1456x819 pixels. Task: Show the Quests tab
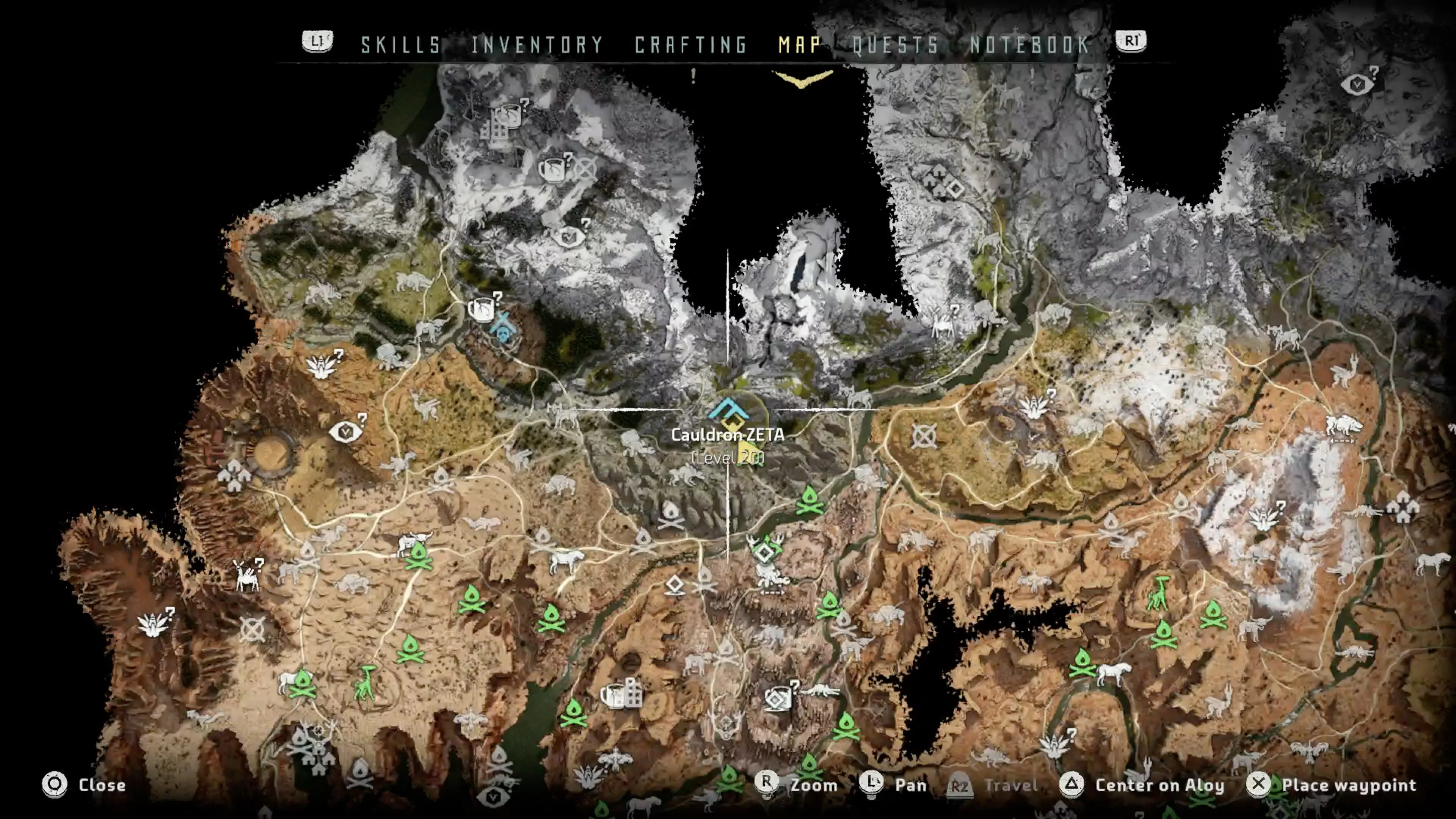[895, 45]
